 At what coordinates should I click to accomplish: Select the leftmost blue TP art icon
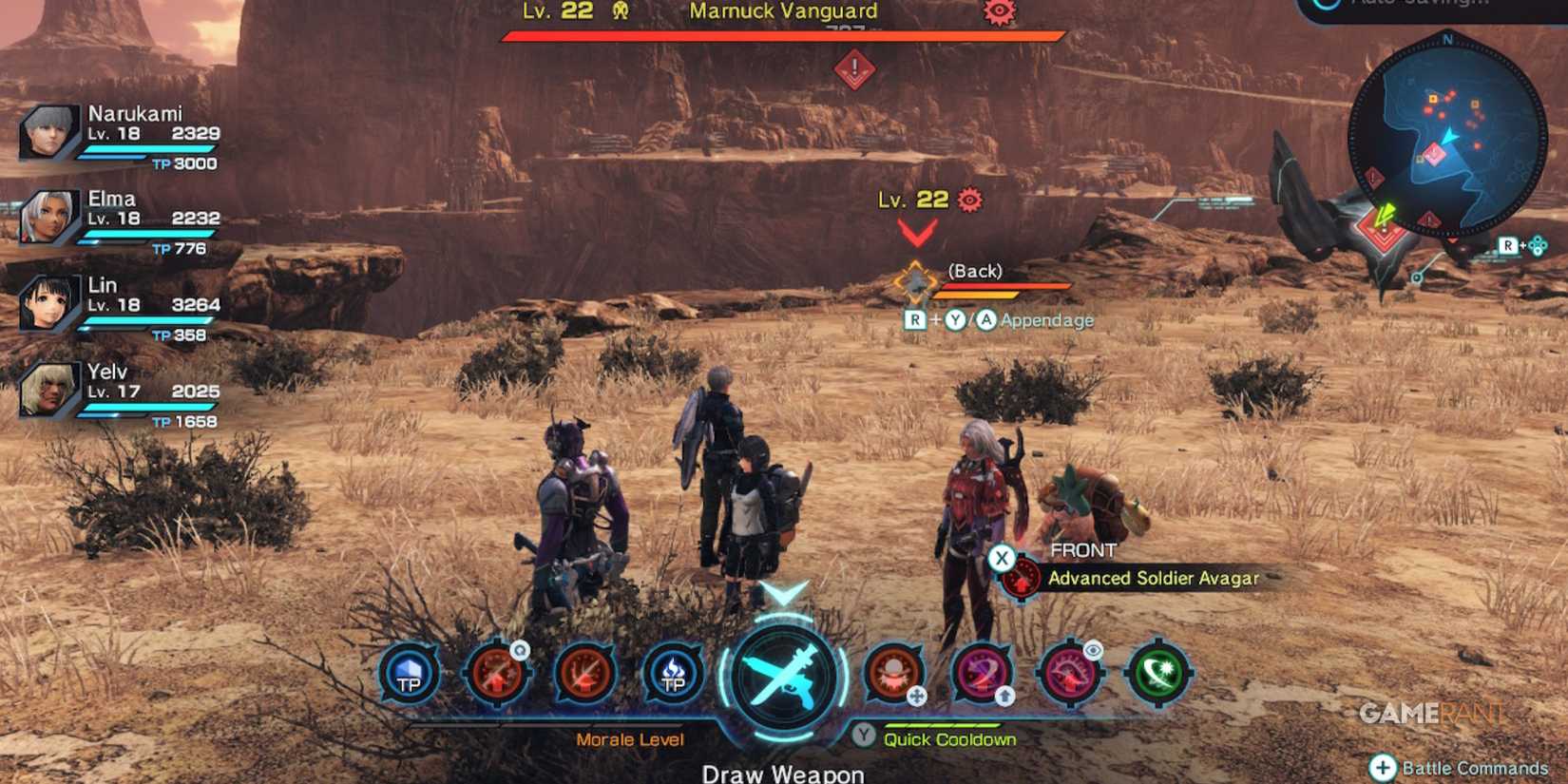coord(408,675)
